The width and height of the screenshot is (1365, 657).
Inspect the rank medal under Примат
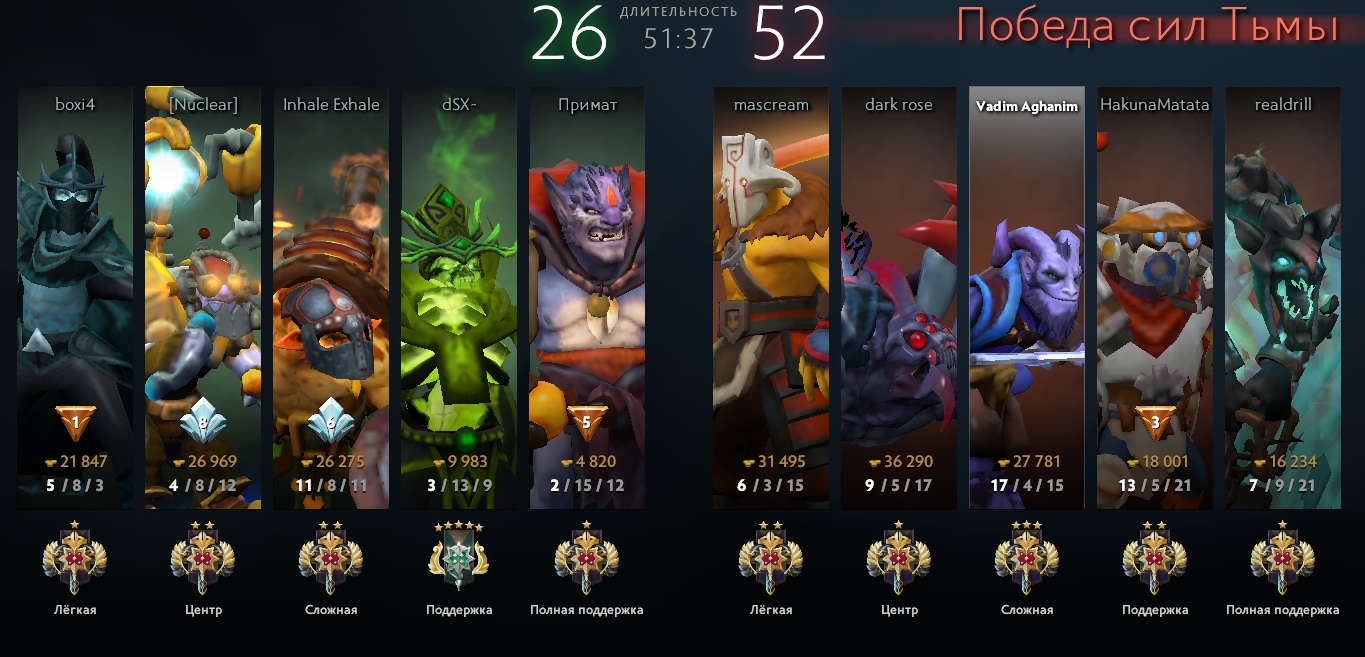tap(587, 557)
